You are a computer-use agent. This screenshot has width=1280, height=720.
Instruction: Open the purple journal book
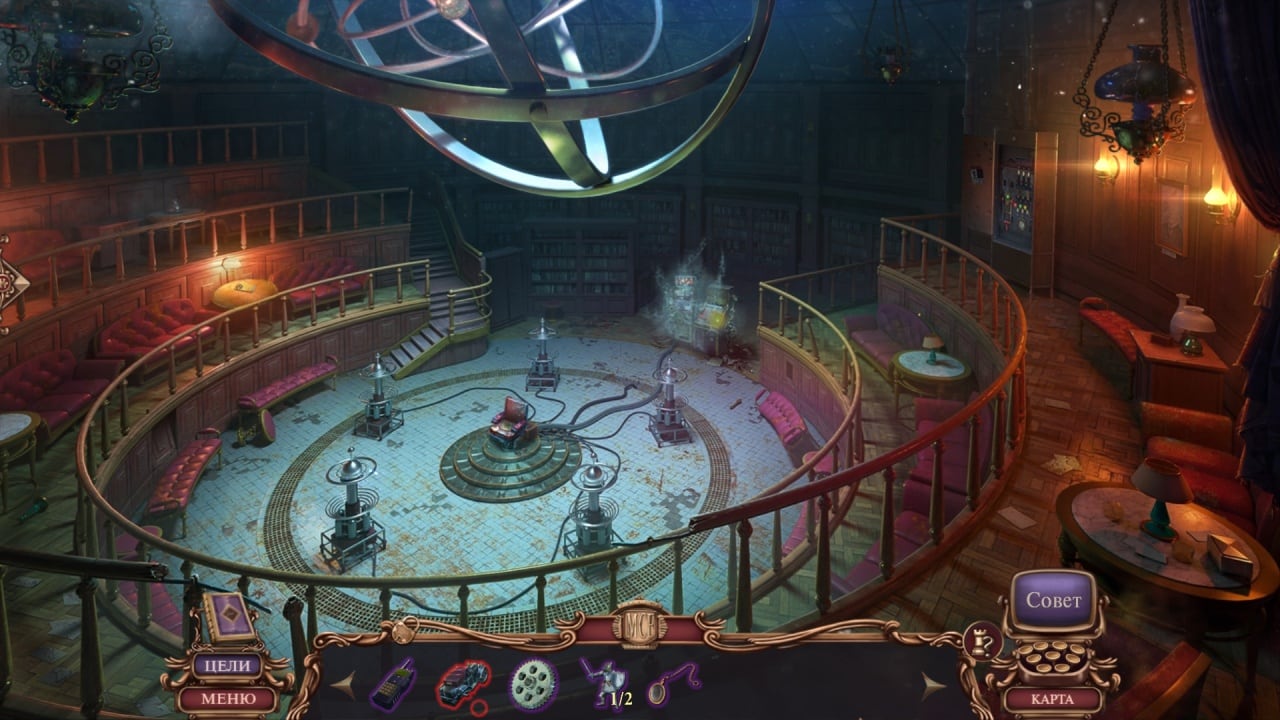tap(228, 617)
